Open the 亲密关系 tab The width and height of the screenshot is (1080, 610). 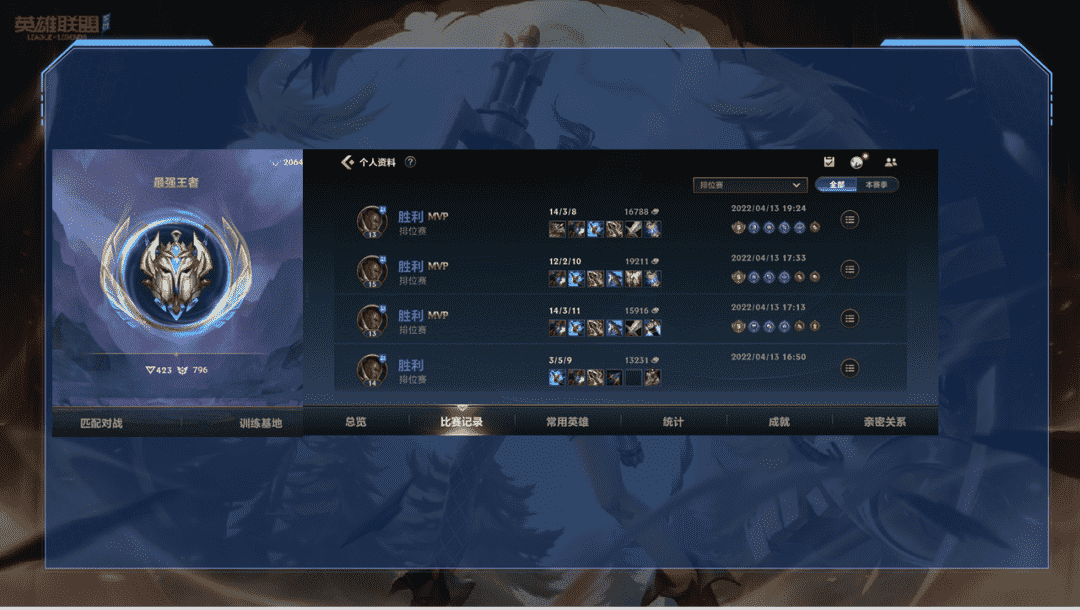pyautogui.click(x=885, y=422)
